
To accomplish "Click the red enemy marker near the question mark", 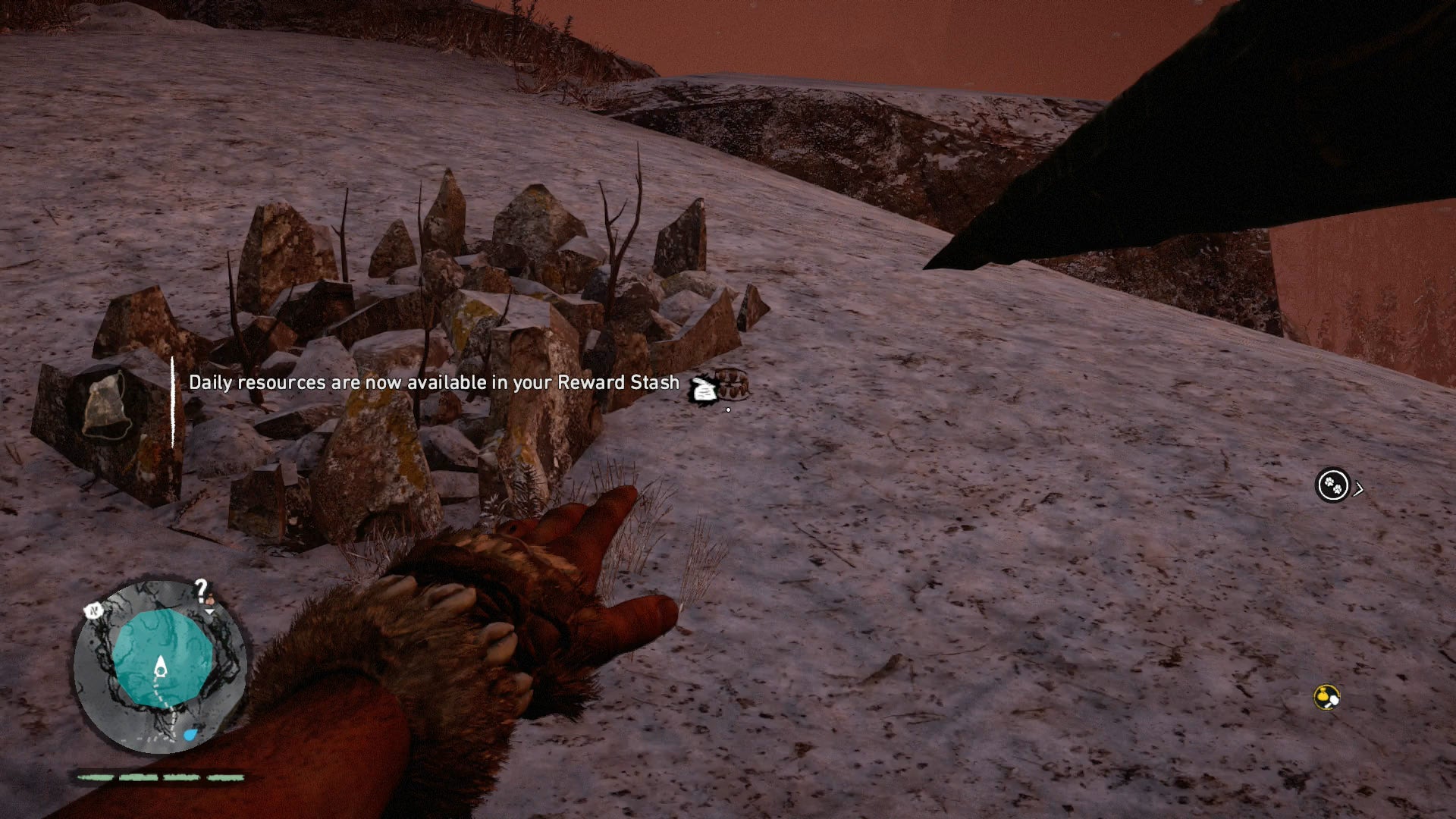I will tap(209, 600).
